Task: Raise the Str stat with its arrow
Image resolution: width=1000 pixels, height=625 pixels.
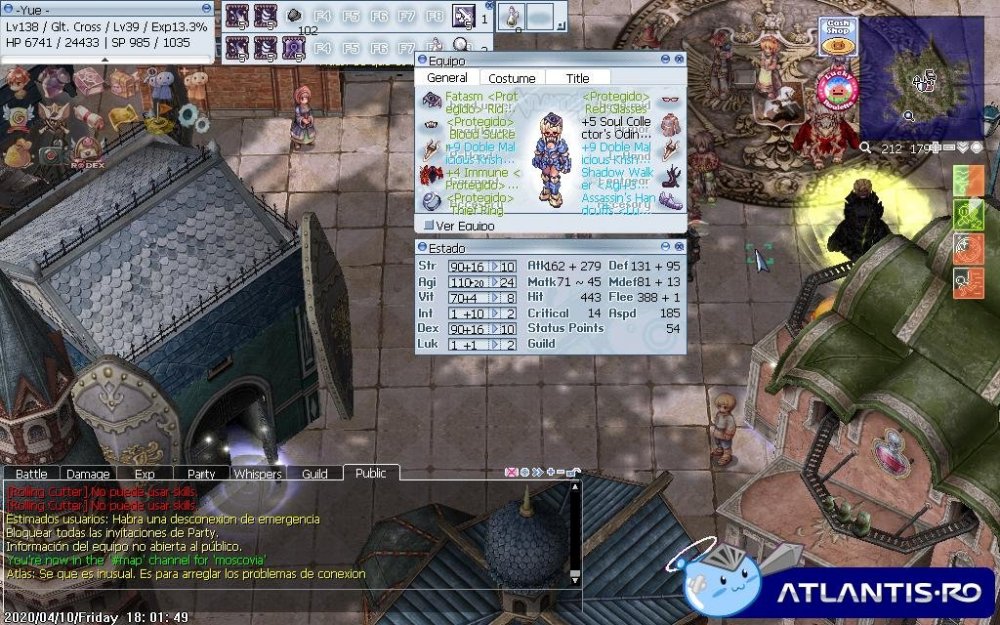Action: 493,267
